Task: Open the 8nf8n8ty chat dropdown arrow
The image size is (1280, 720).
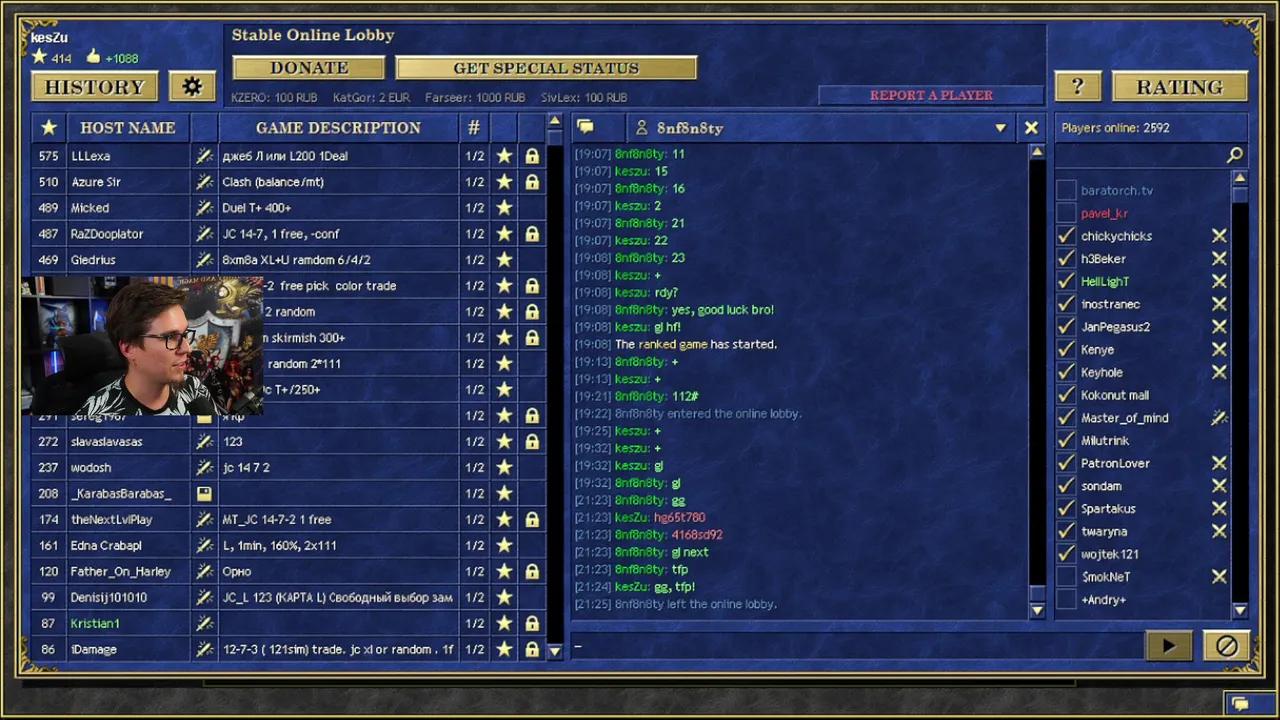Action: pos(1000,128)
